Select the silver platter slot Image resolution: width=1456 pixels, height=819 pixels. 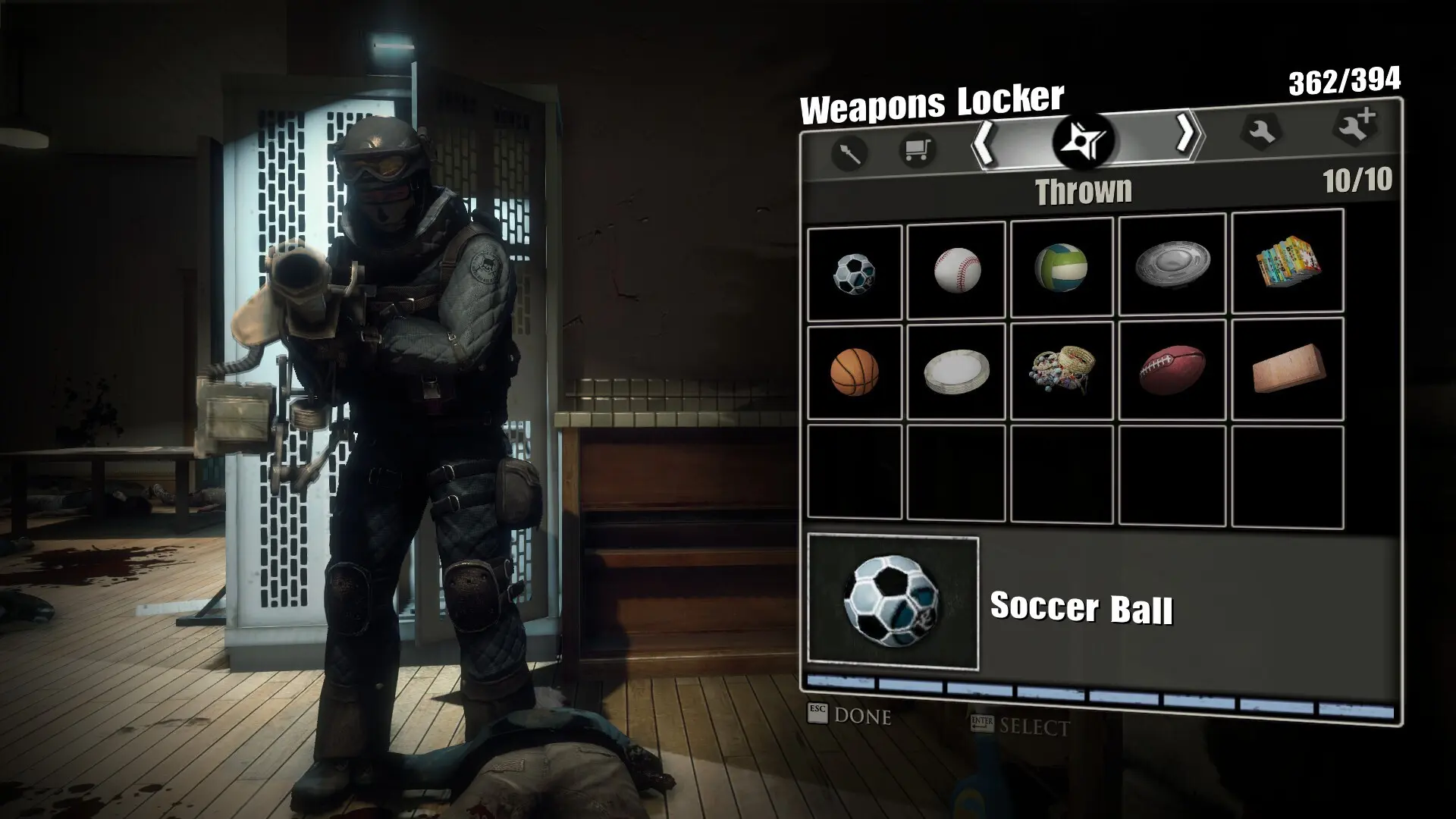pos(1172,265)
